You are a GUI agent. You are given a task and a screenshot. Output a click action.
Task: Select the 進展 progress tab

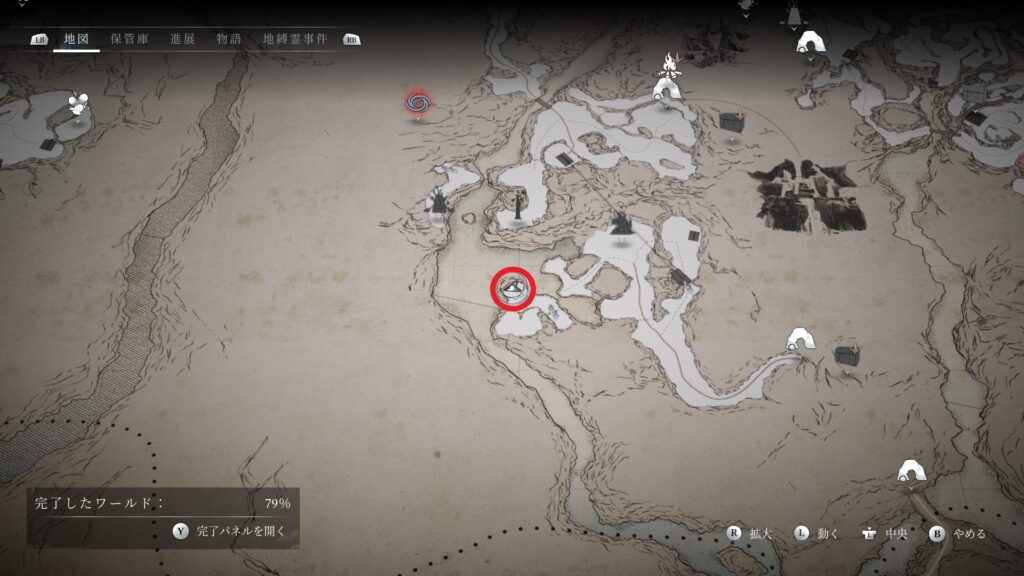[x=183, y=40]
